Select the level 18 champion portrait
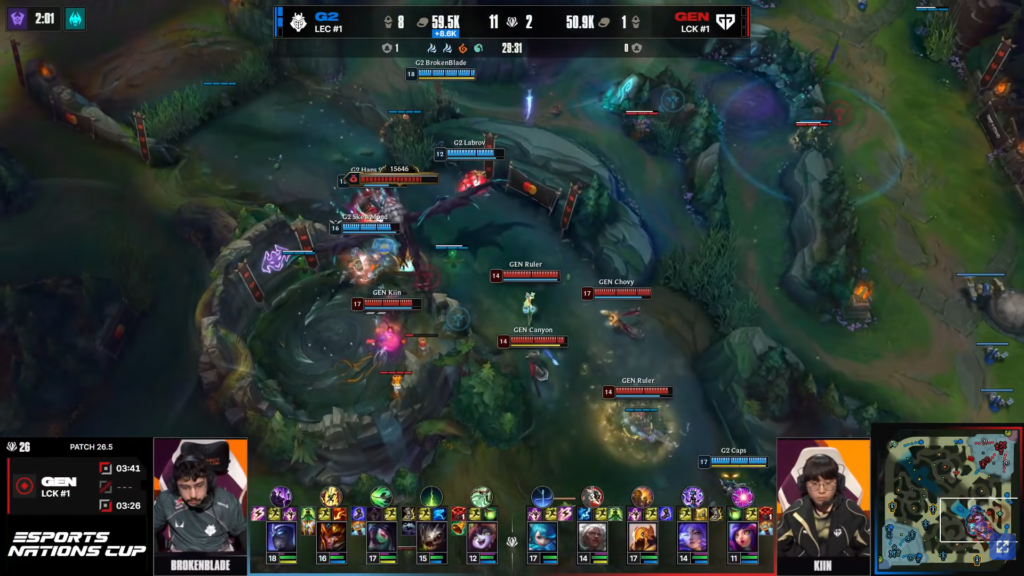1024x576 pixels. [x=281, y=538]
